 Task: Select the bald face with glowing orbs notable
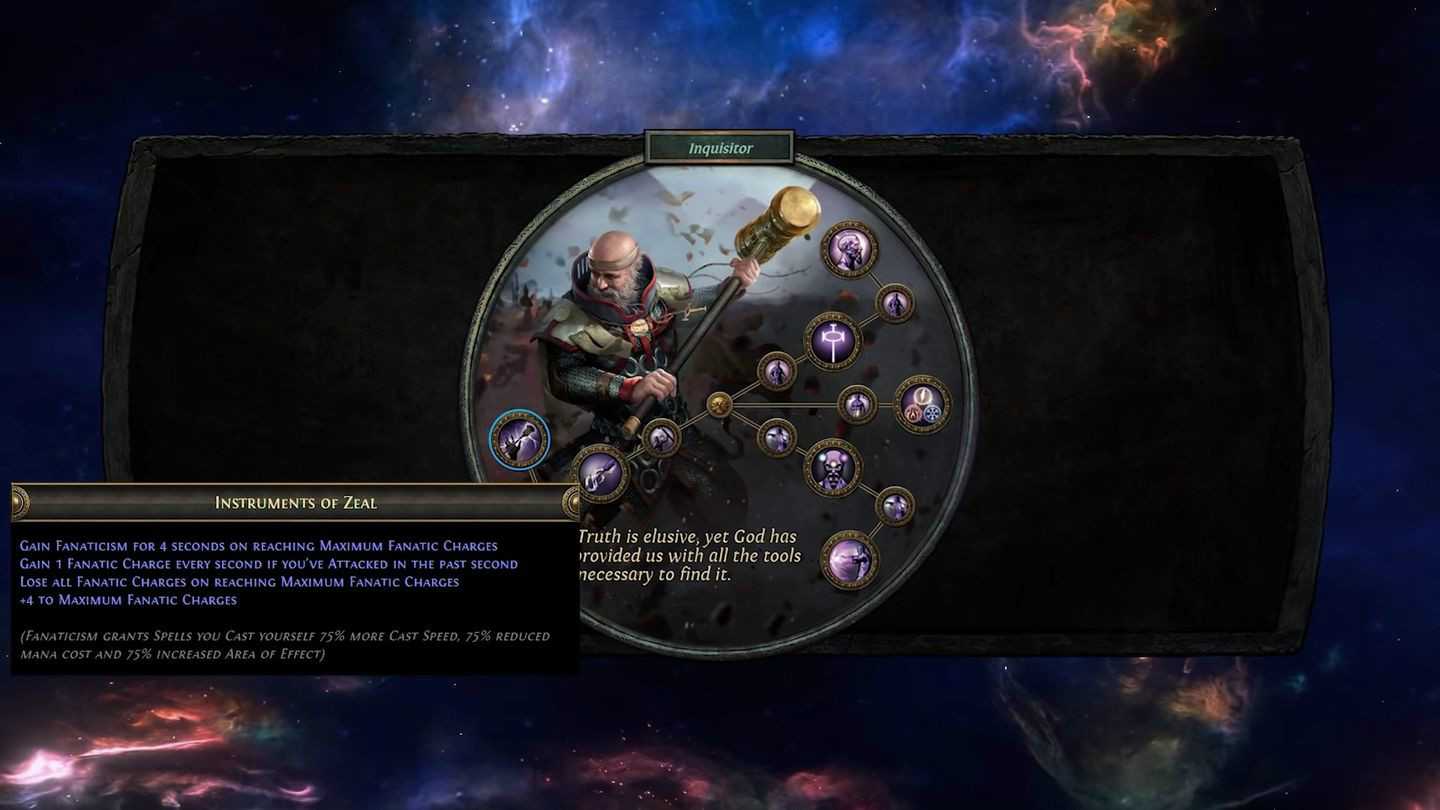point(832,467)
